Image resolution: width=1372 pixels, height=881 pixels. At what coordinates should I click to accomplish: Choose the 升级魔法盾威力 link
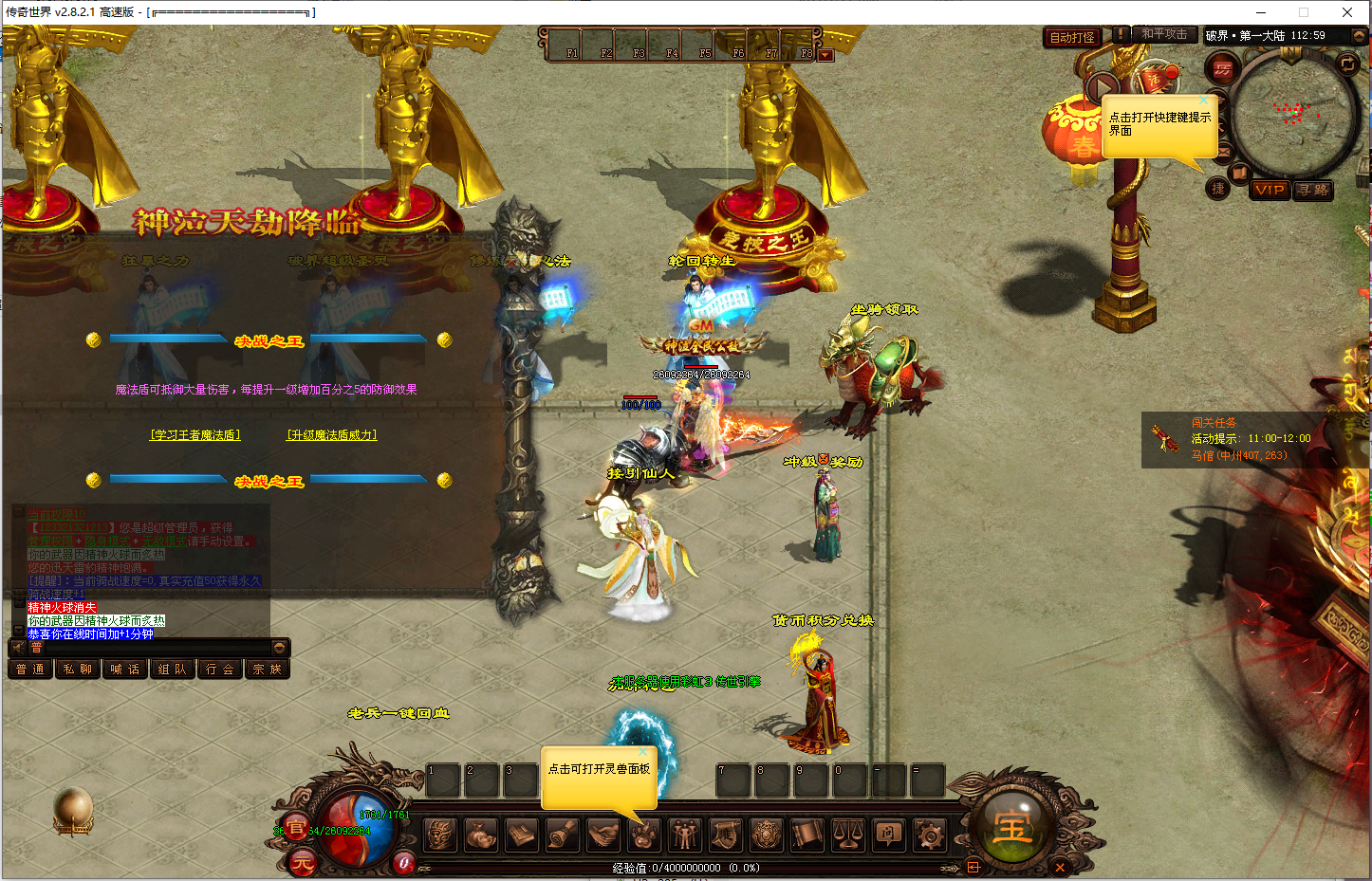click(332, 434)
